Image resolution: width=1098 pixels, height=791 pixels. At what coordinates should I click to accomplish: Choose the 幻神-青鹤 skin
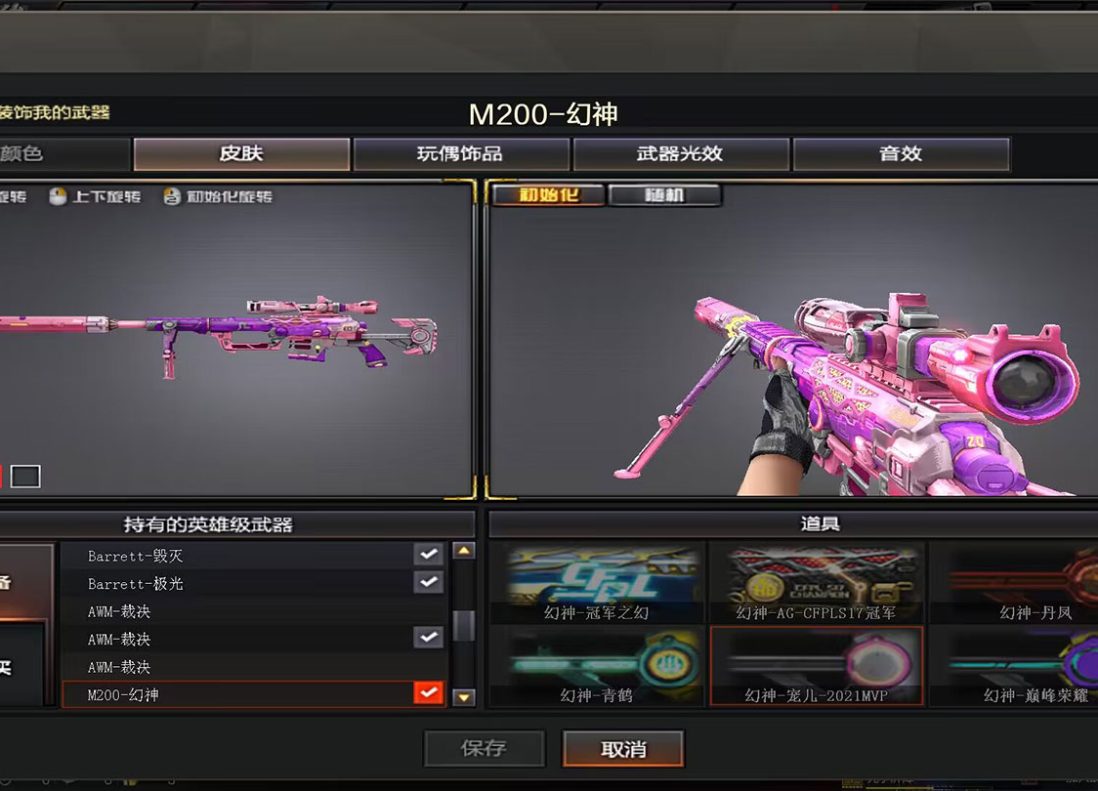[x=597, y=667]
